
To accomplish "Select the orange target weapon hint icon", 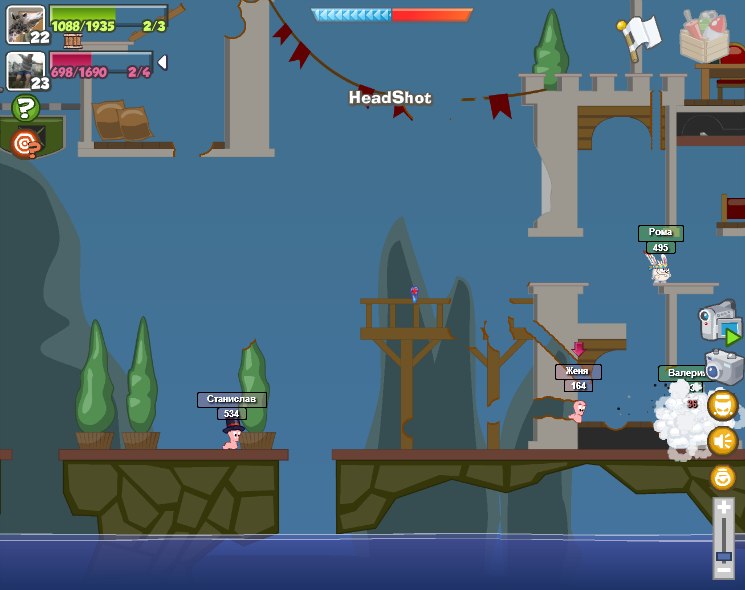I will tap(27, 143).
